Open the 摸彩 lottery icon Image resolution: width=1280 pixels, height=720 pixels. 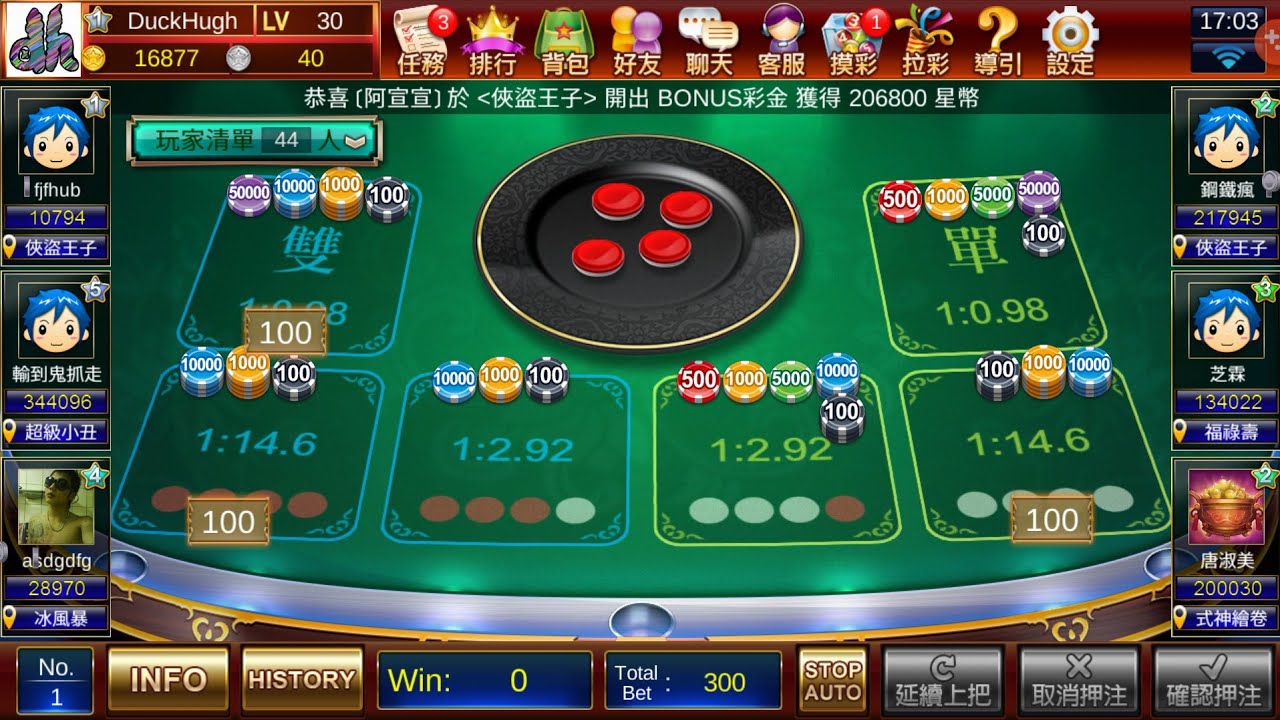[853, 41]
